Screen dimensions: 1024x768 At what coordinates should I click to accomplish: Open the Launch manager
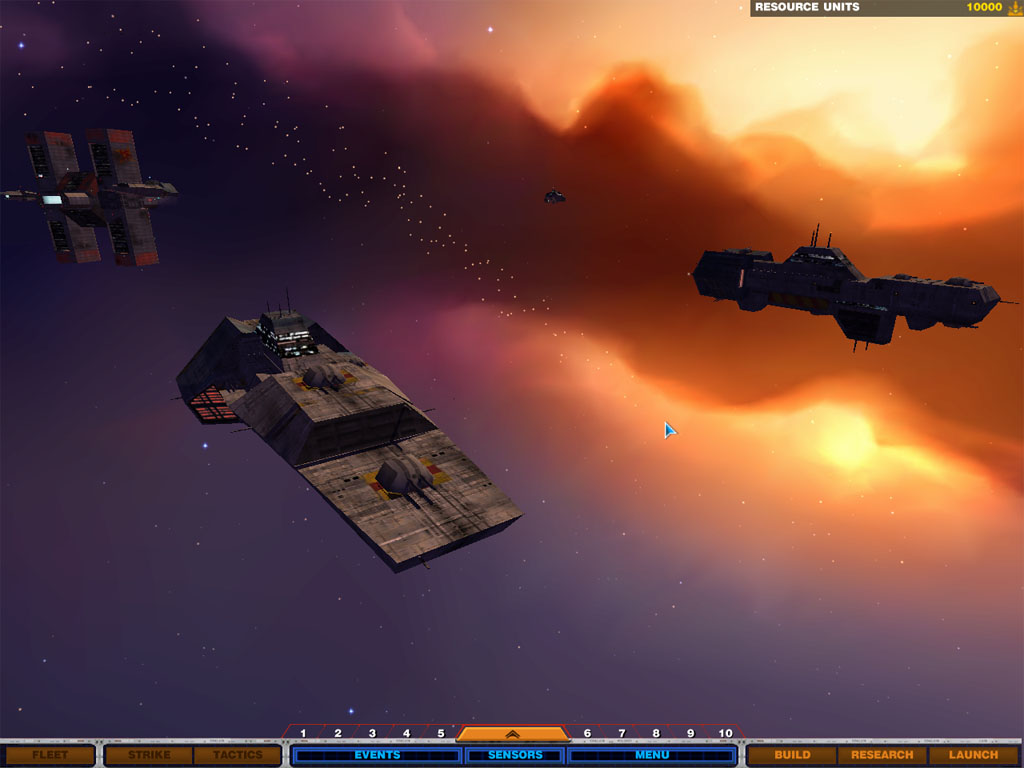pos(973,755)
